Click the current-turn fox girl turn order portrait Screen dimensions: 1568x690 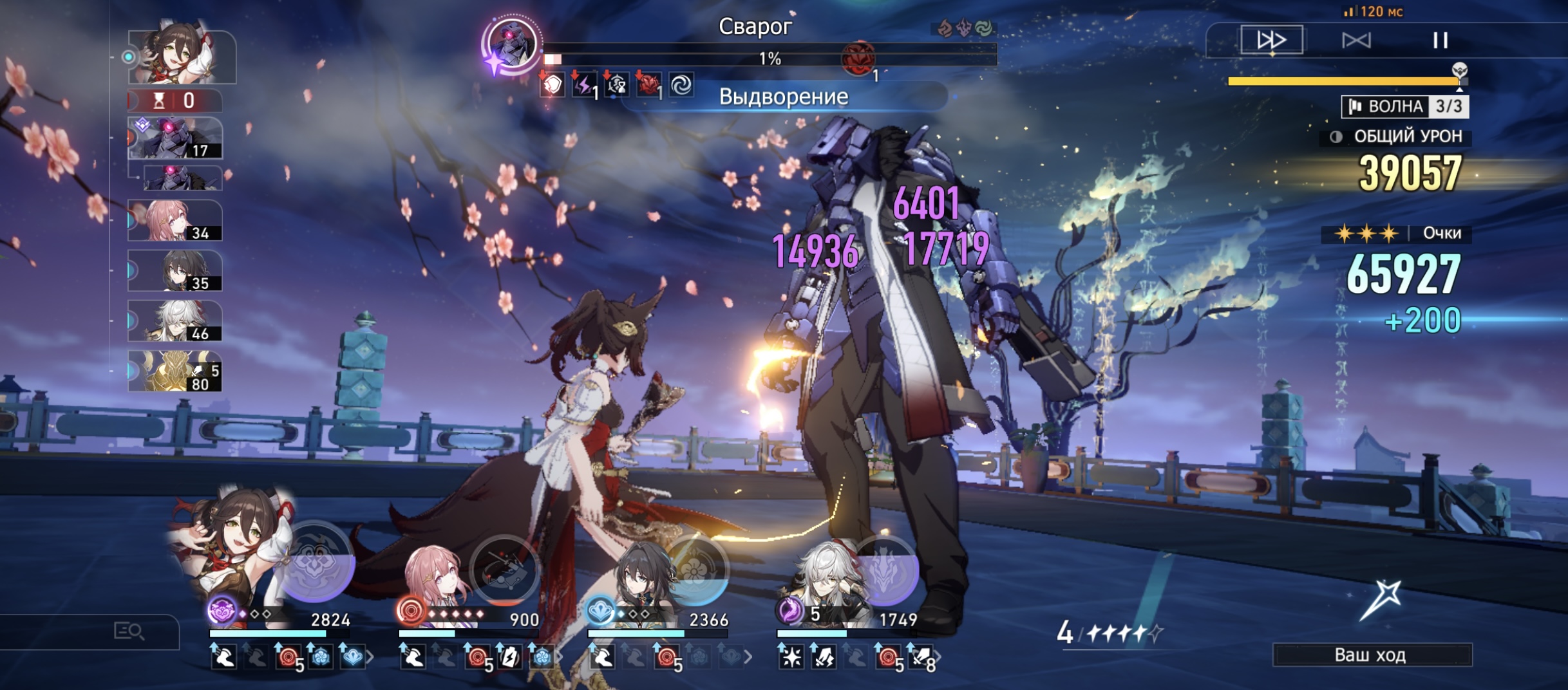tap(182, 57)
